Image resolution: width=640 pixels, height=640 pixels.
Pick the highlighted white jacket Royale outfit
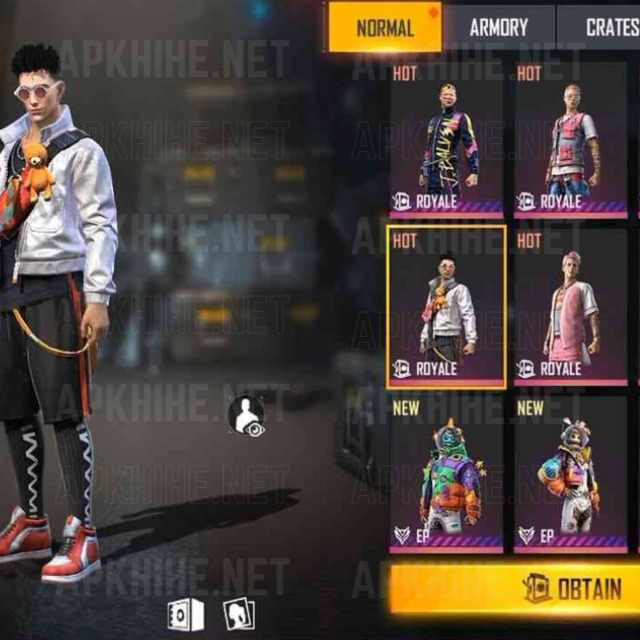point(446,307)
